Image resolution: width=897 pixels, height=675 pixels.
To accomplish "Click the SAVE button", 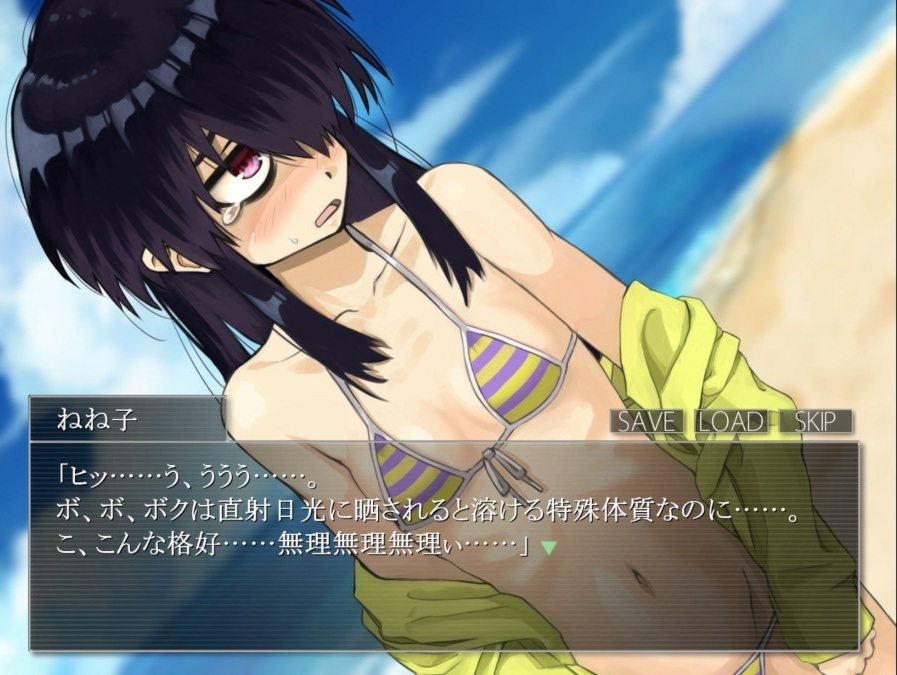I will (646, 421).
